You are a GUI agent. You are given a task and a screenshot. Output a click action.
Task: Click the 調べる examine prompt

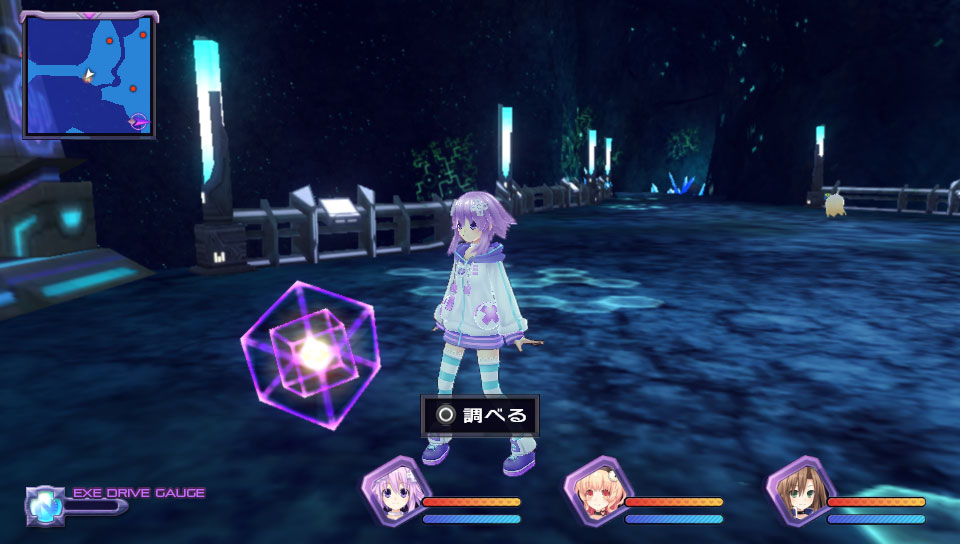click(480, 415)
